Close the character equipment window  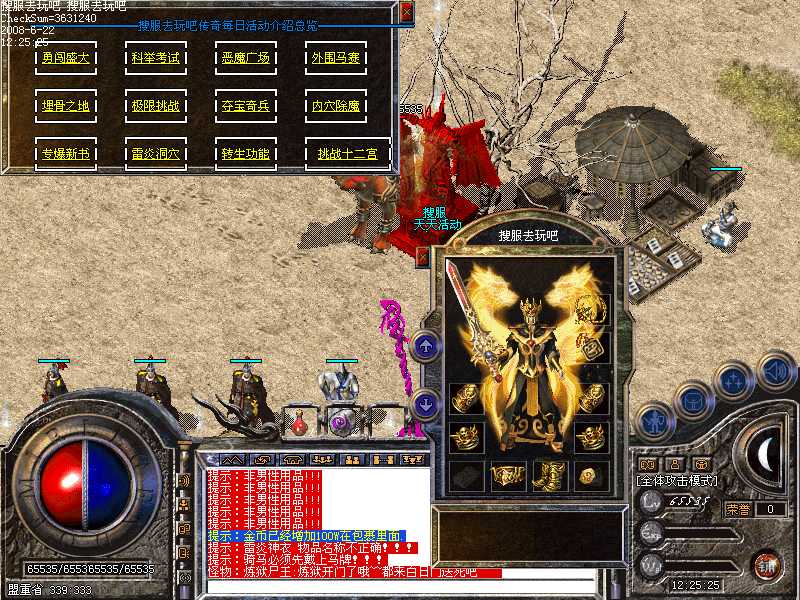tap(422, 257)
